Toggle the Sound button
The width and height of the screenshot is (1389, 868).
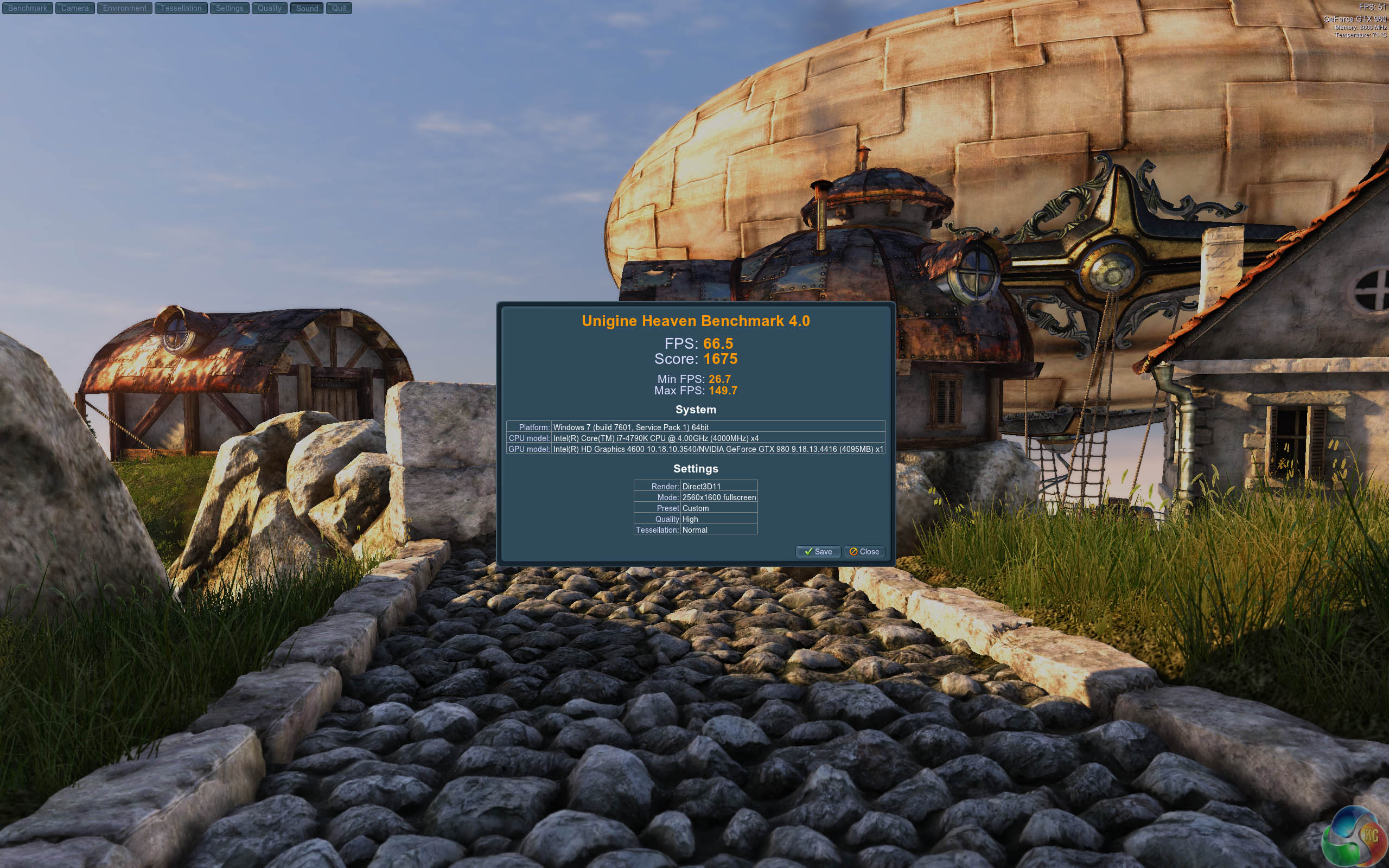click(307, 8)
